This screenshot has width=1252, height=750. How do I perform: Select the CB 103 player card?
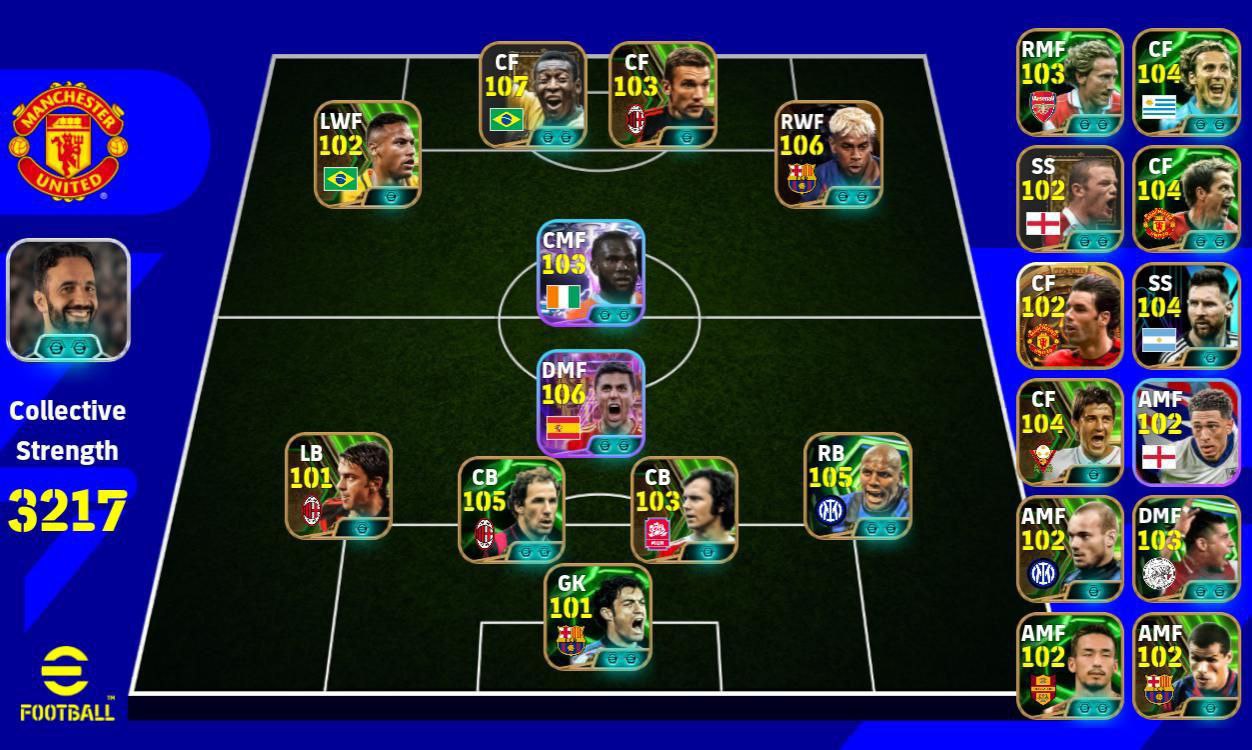(684, 510)
